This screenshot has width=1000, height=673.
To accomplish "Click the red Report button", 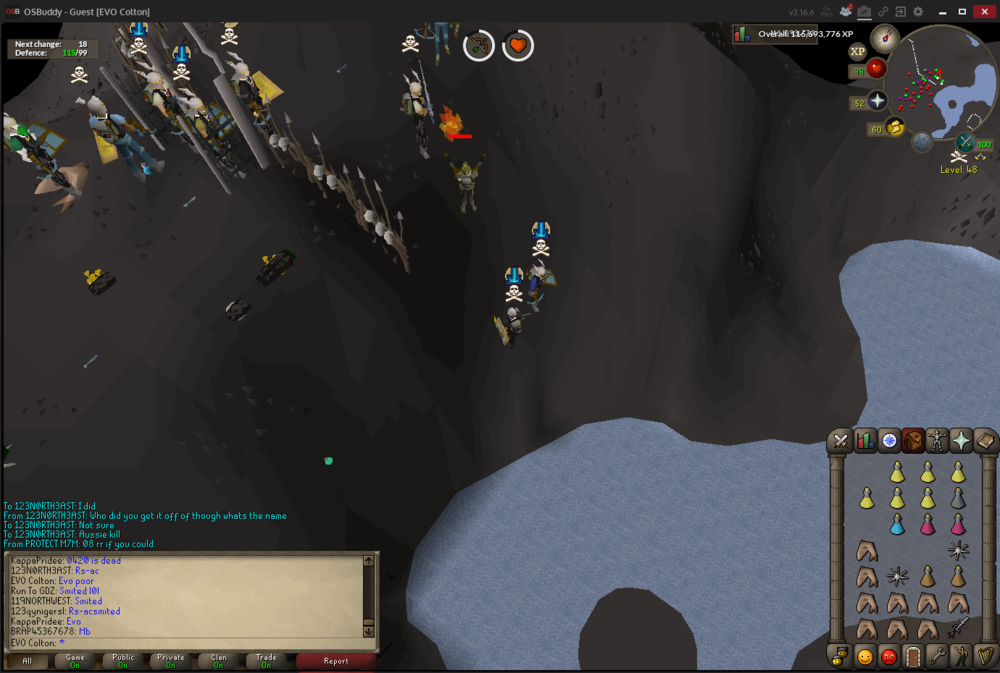I will coord(336,660).
